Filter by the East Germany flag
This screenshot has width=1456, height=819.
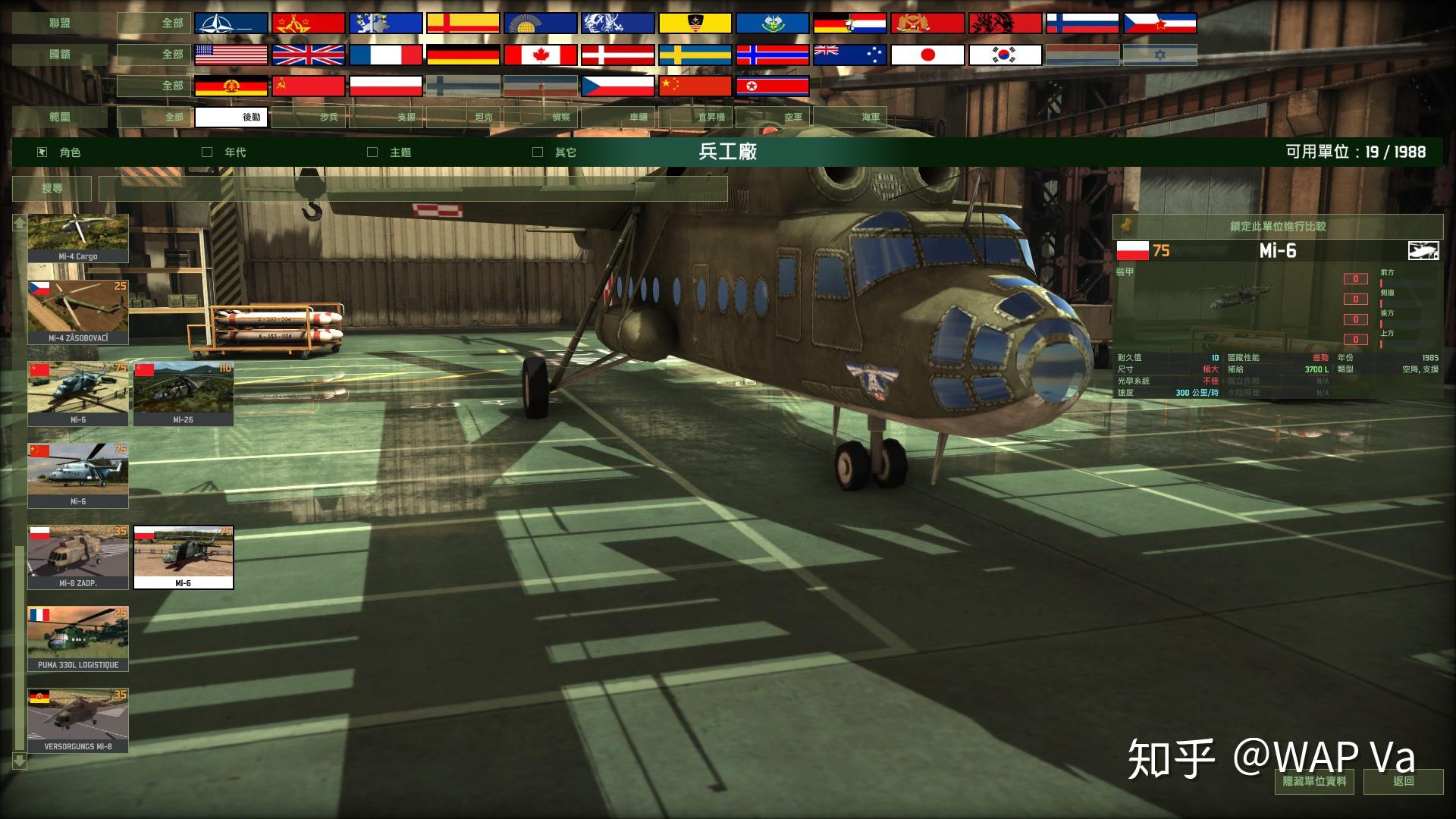[231, 86]
